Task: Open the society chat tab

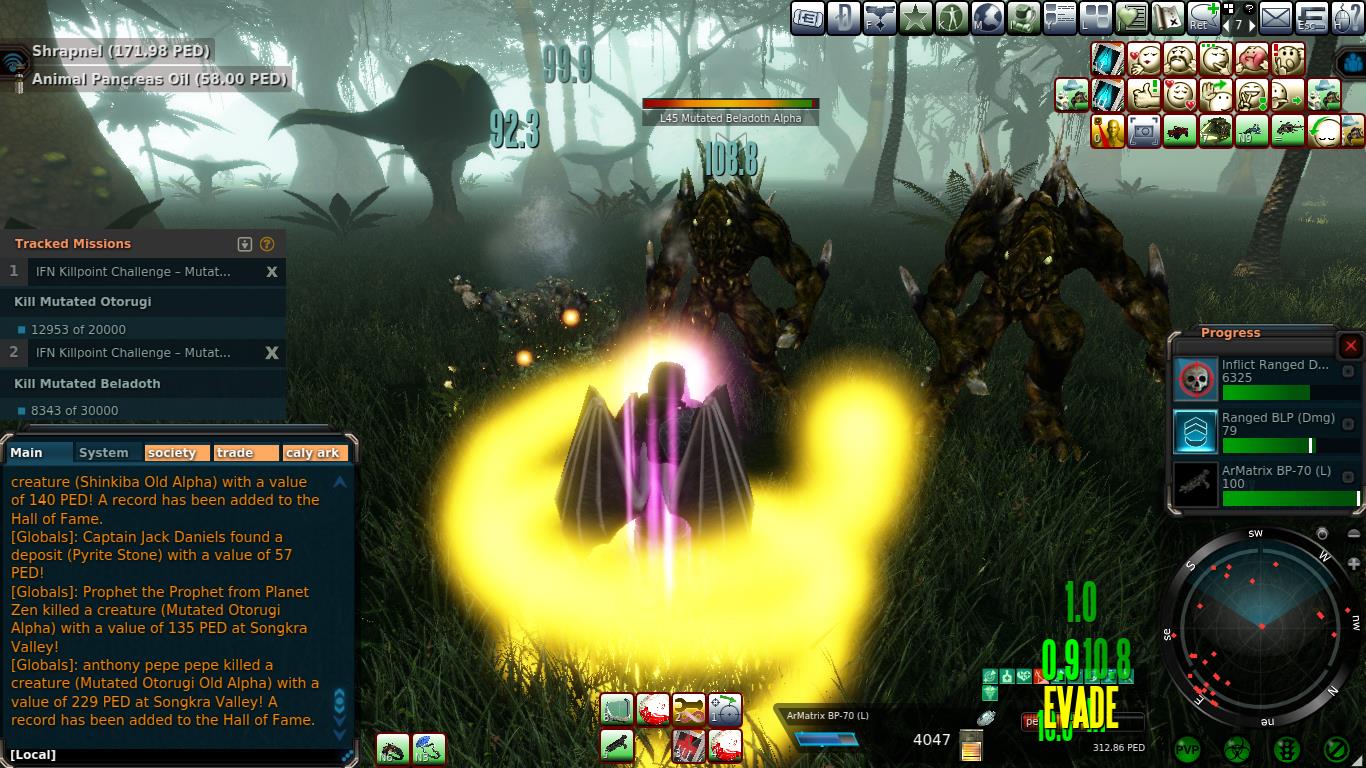Action: (x=176, y=453)
